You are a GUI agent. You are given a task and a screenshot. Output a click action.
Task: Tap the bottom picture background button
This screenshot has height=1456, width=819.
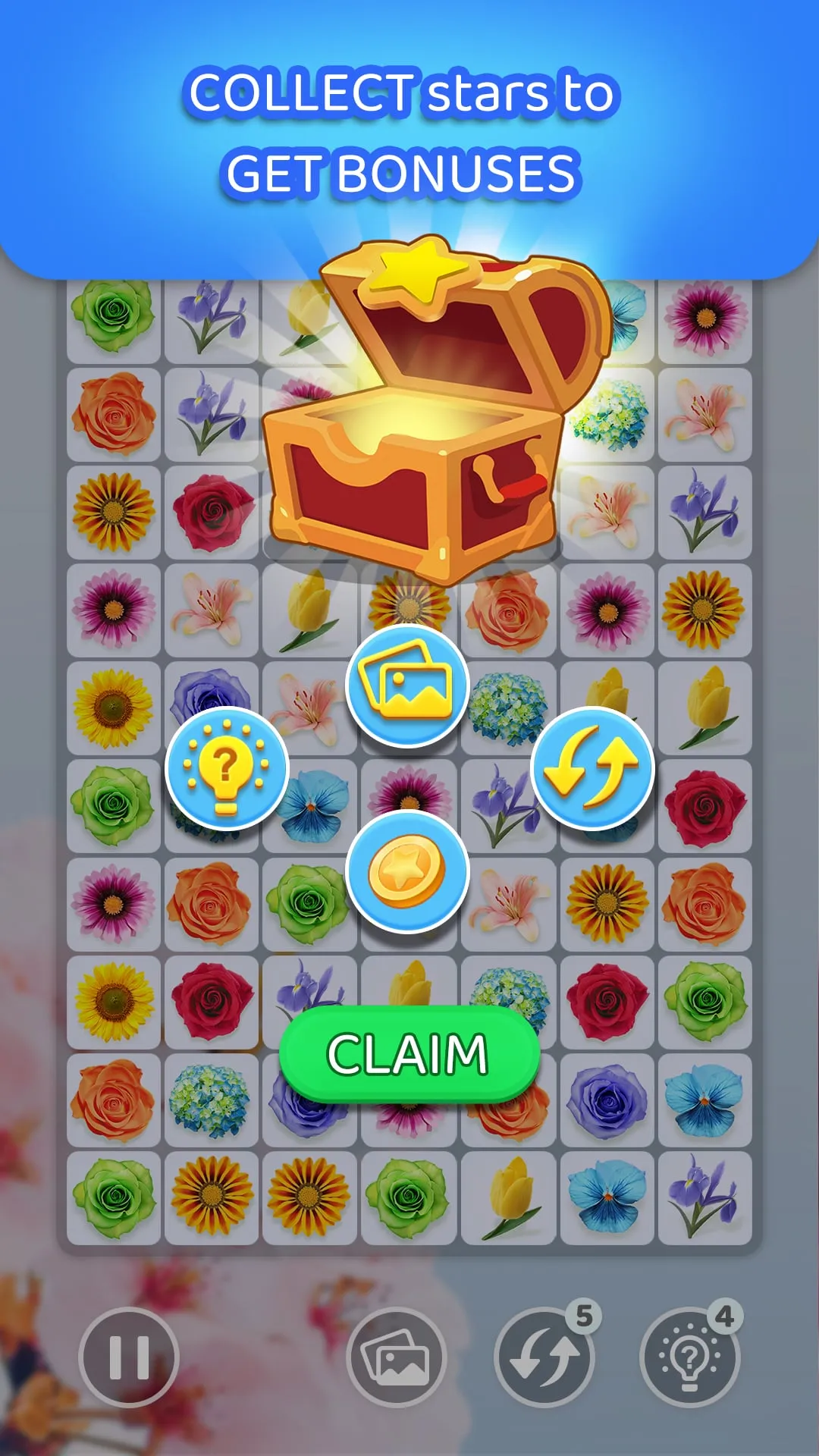click(396, 1357)
